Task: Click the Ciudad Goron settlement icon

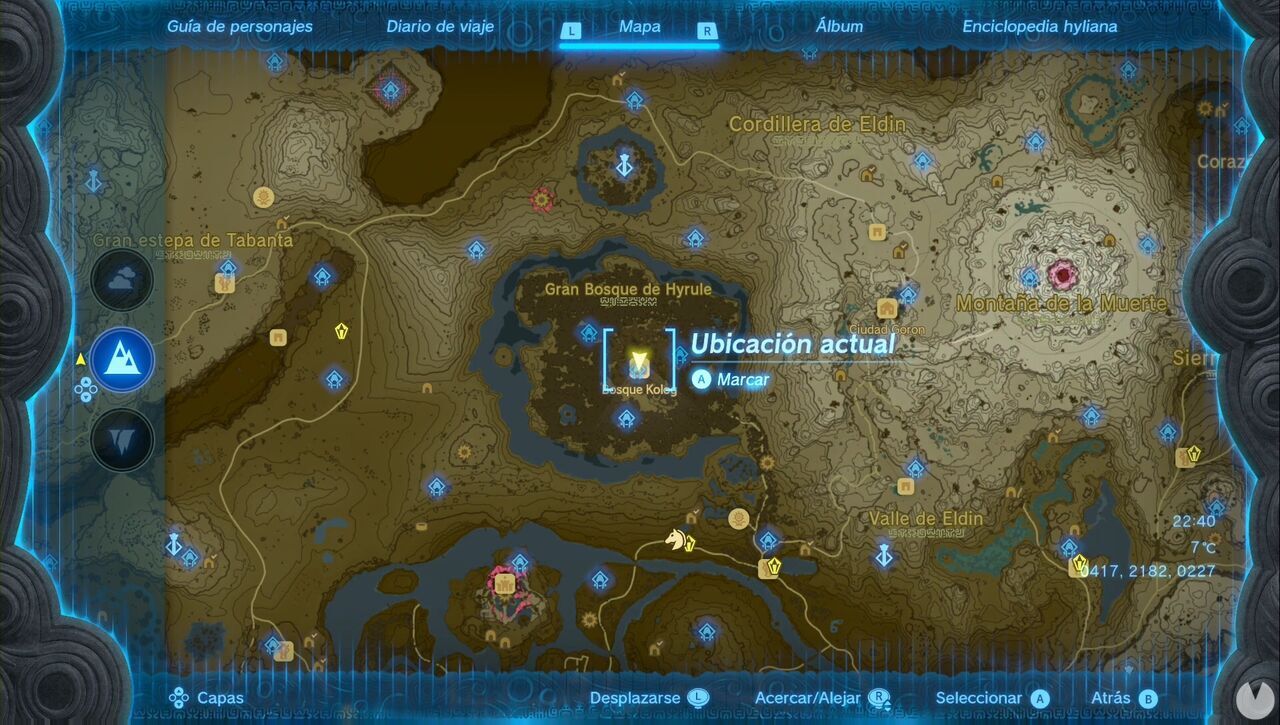Action: click(x=888, y=306)
